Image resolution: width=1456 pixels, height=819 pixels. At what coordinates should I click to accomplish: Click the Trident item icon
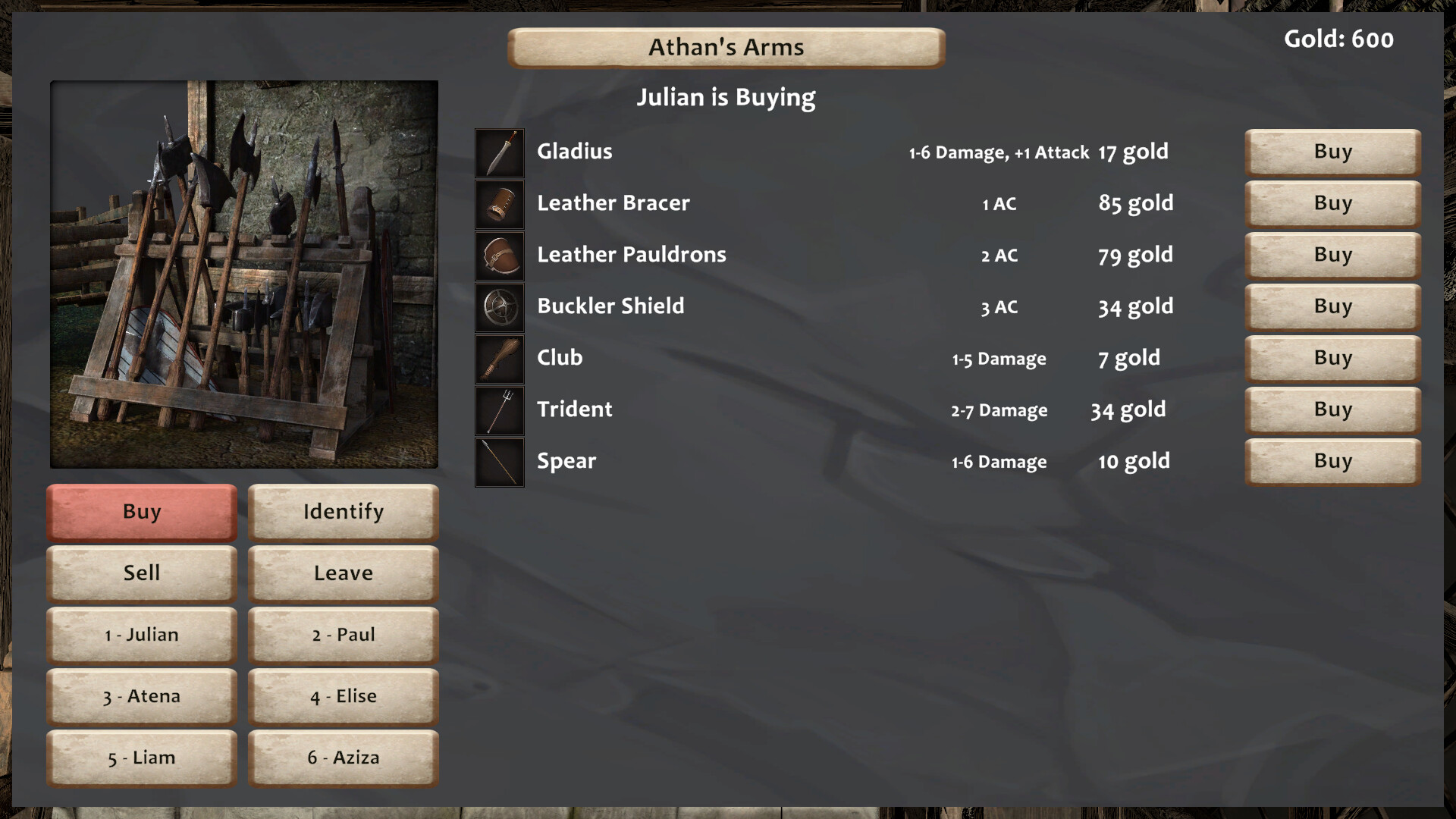[x=500, y=410]
